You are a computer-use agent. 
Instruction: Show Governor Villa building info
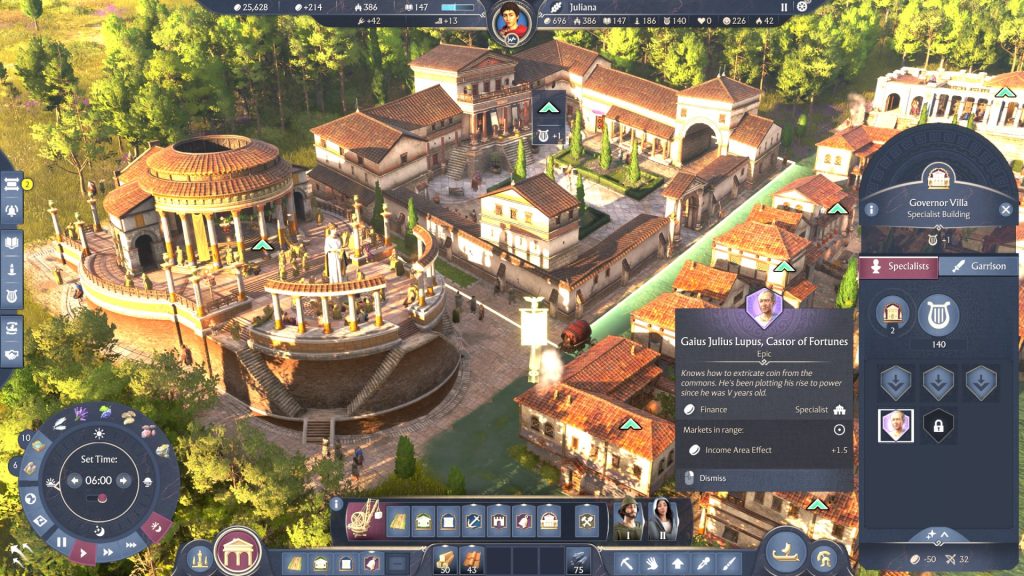pos(872,209)
